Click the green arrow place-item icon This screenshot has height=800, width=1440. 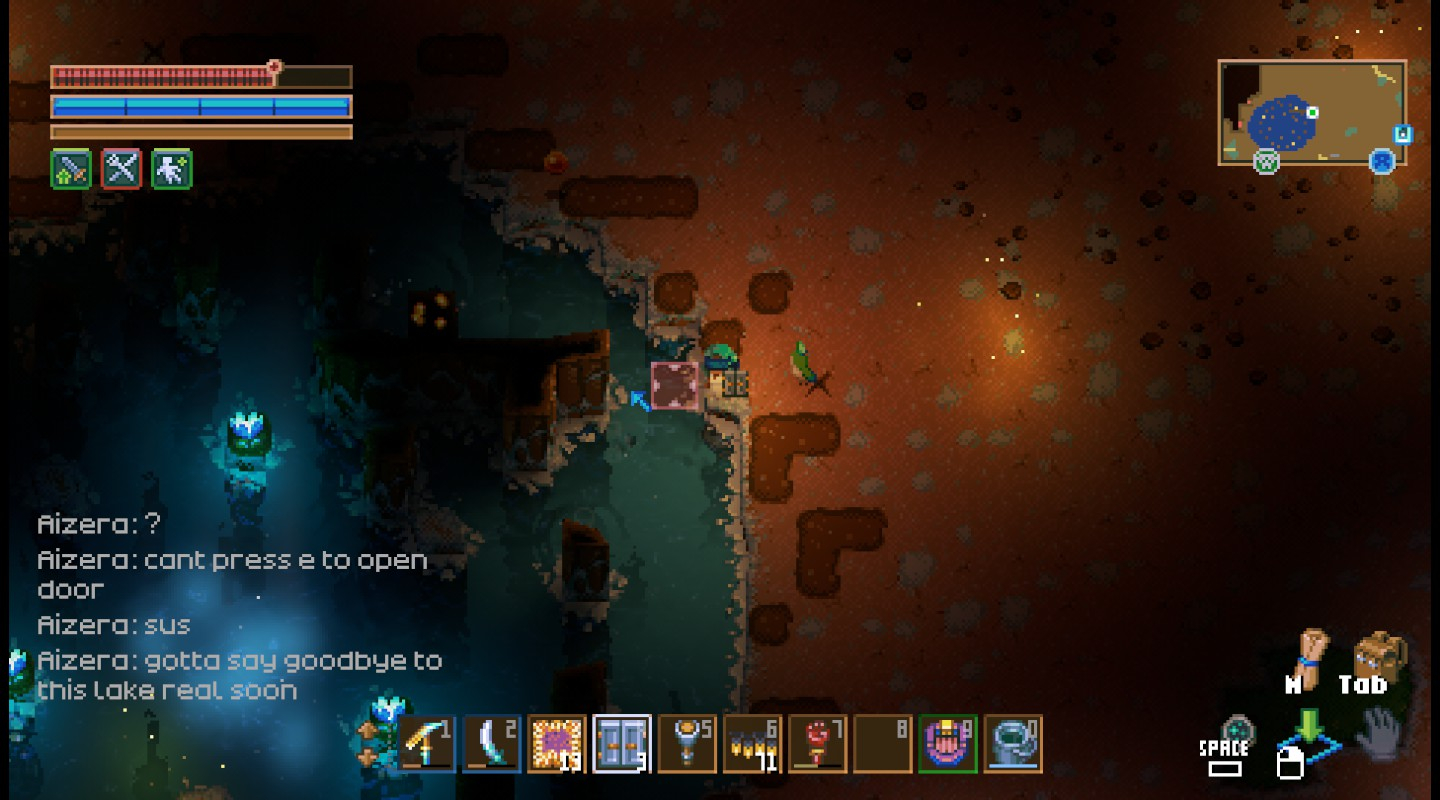pyautogui.click(x=1308, y=727)
